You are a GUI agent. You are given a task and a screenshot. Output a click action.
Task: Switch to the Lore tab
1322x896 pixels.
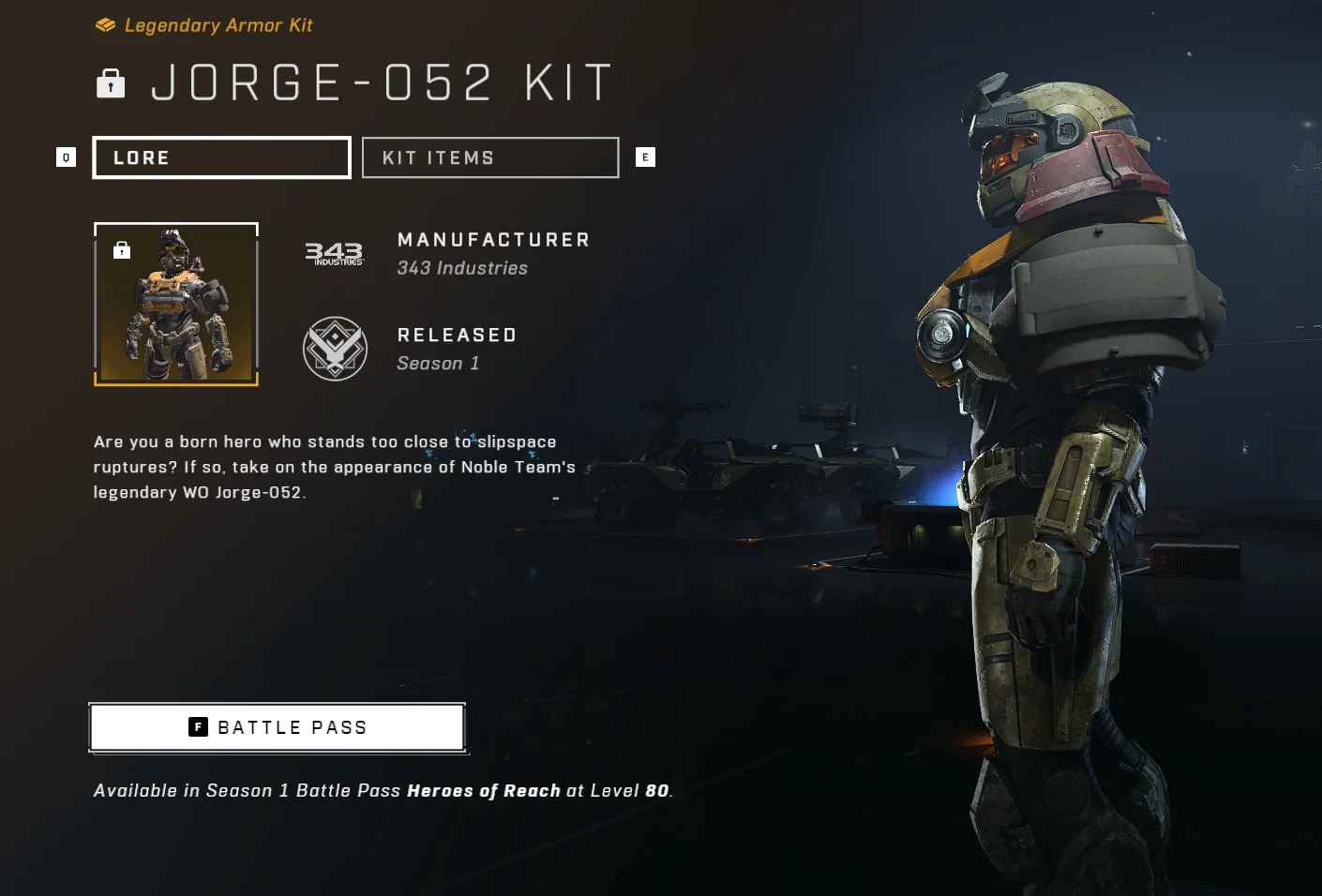point(221,157)
